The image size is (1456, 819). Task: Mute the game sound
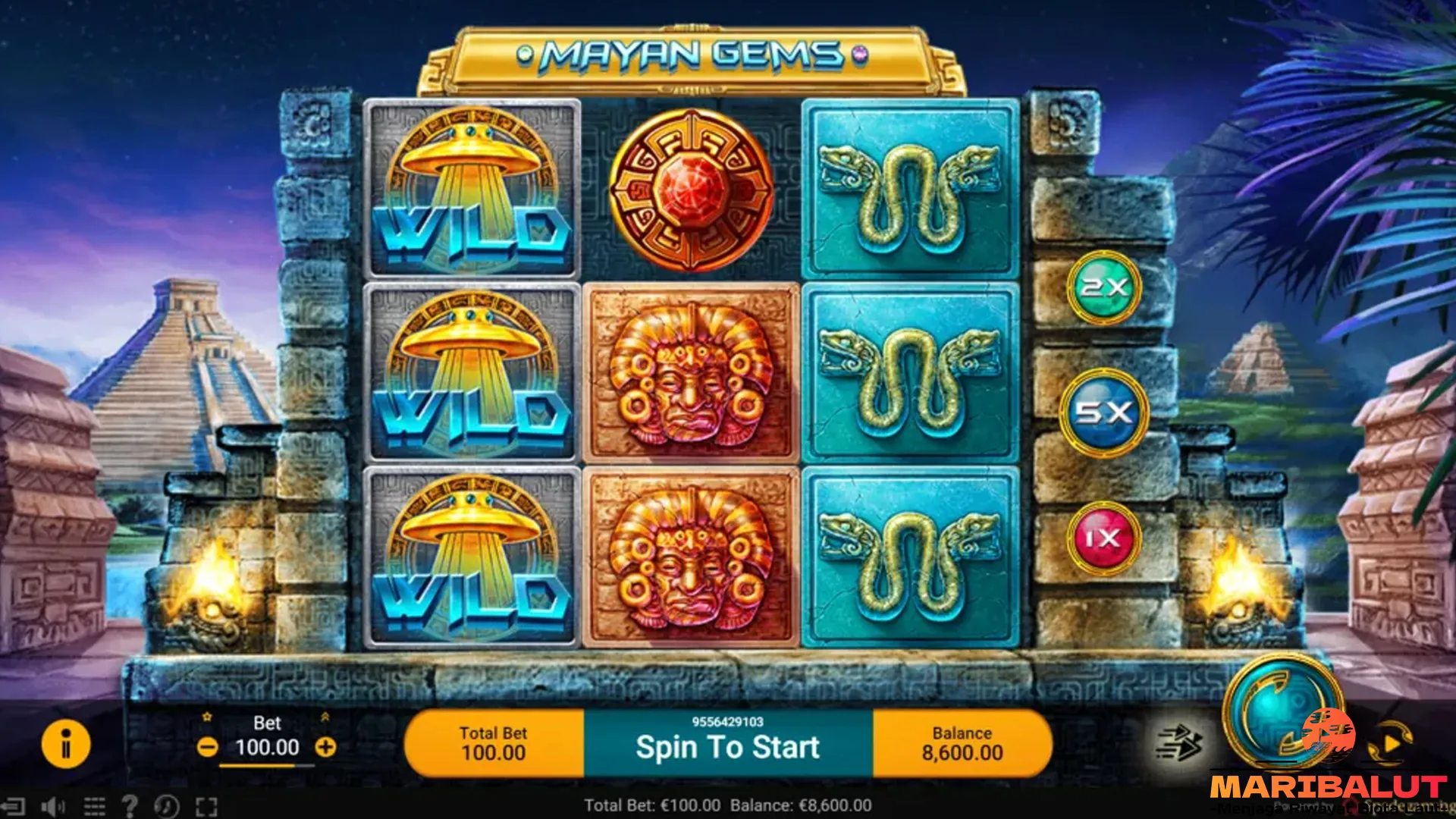[x=52, y=806]
